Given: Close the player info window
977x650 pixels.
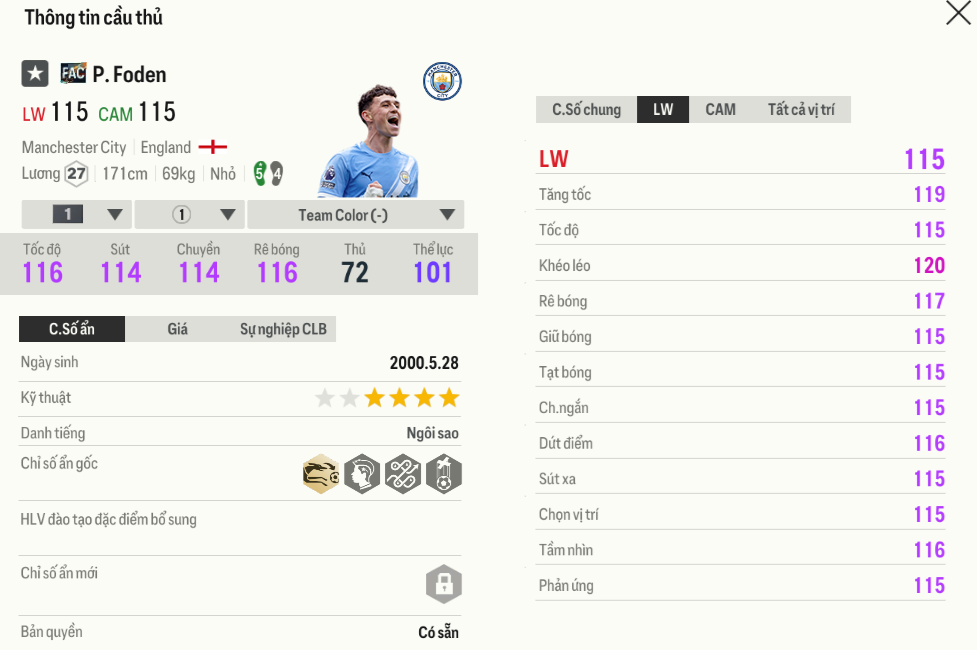Looking at the screenshot, I should pyautogui.click(x=958, y=13).
